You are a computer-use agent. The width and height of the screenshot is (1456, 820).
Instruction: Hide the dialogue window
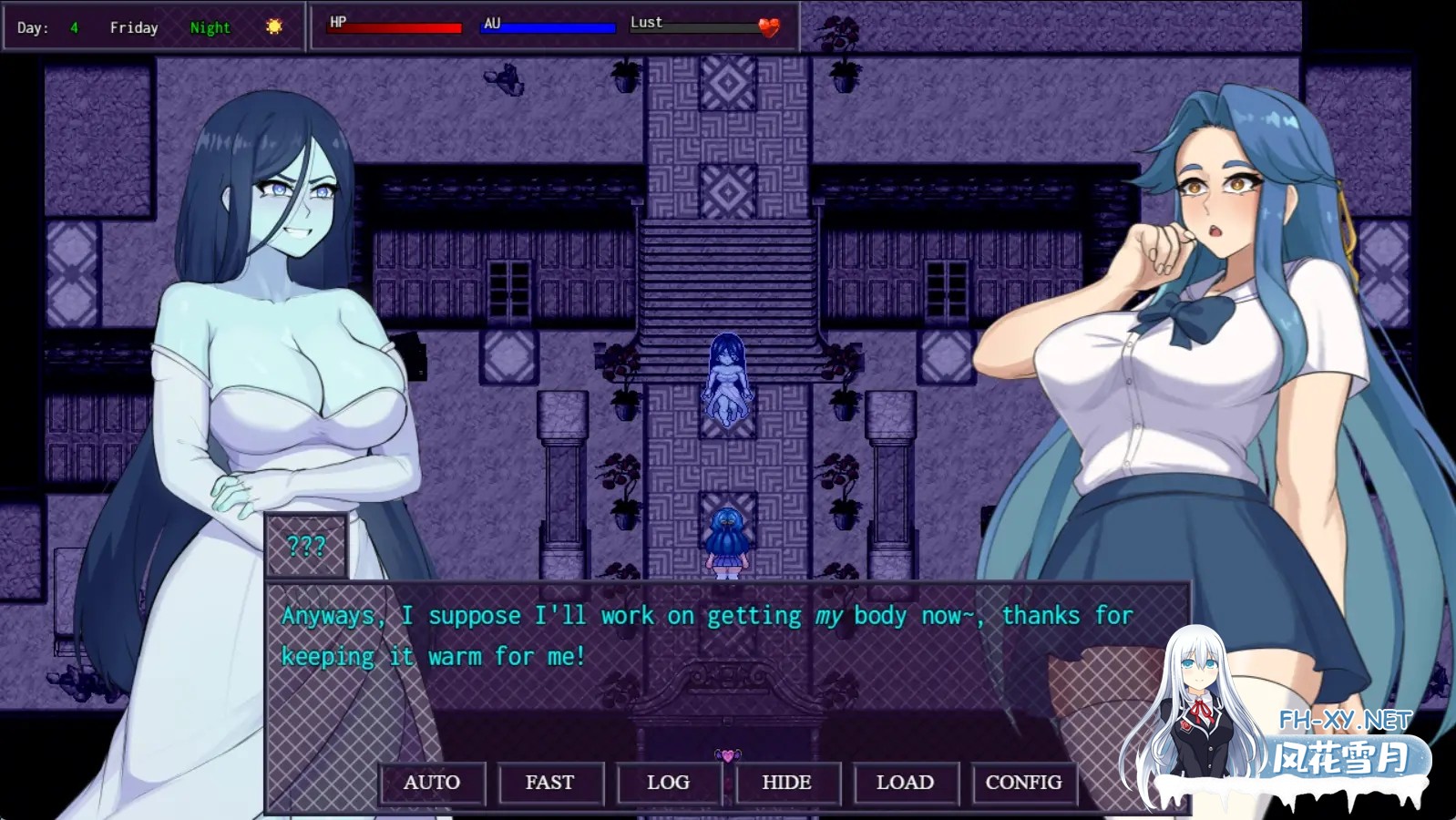tap(786, 783)
